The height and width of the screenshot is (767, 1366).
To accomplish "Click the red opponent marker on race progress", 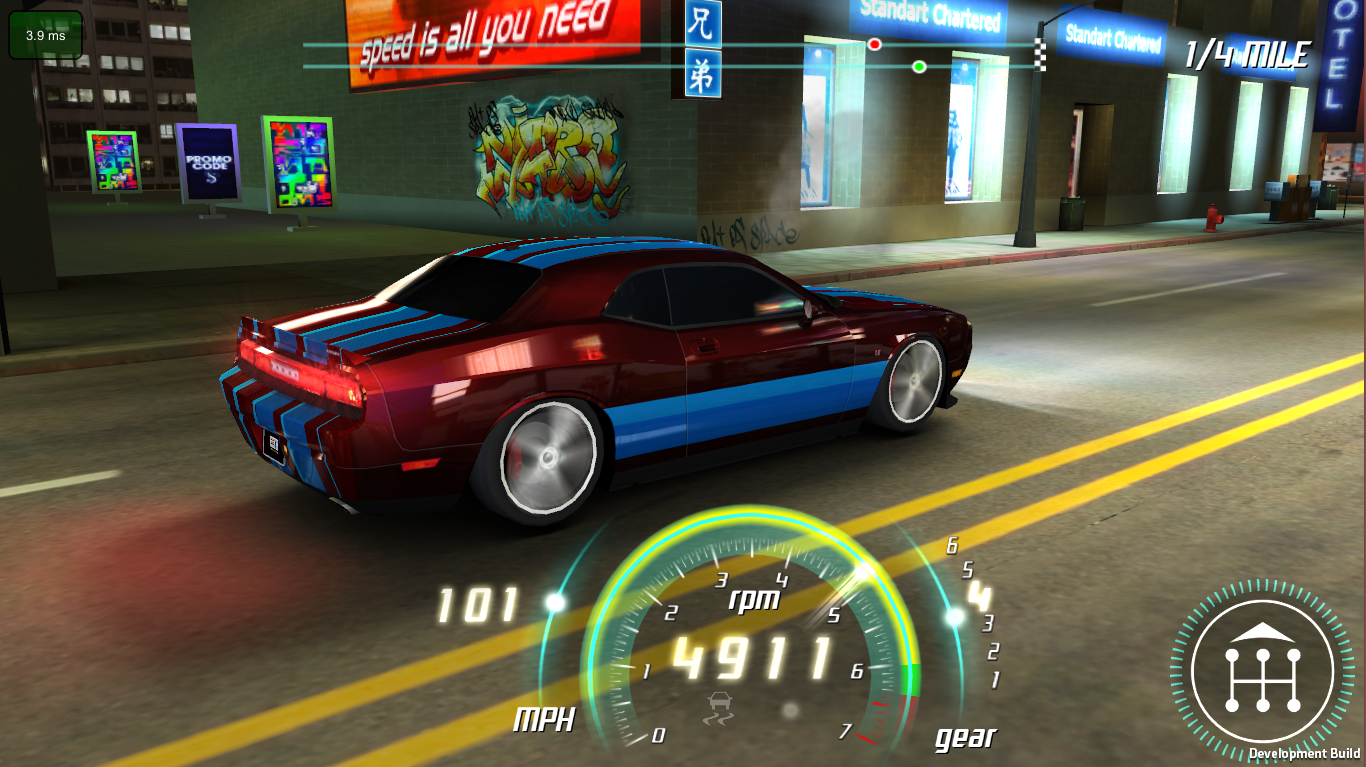I will (x=873, y=43).
